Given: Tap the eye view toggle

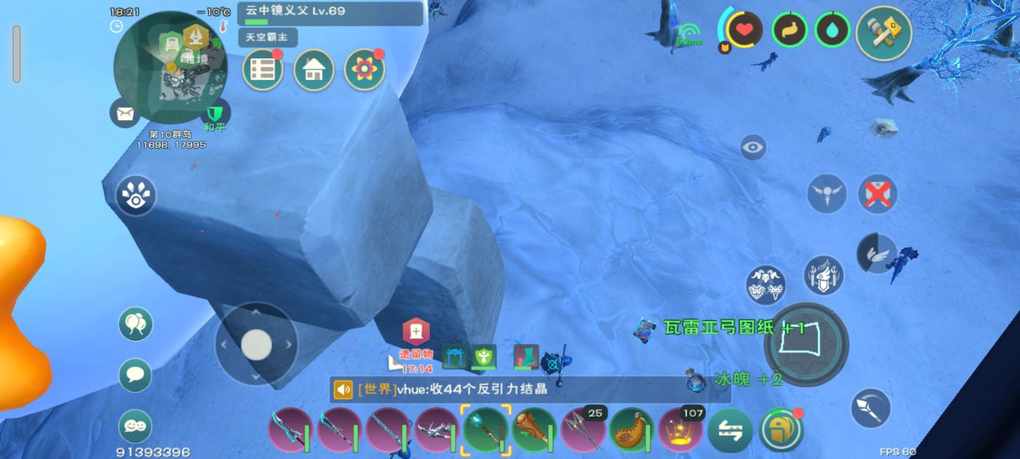Looking at the screenshot, I should coord(753,148).
